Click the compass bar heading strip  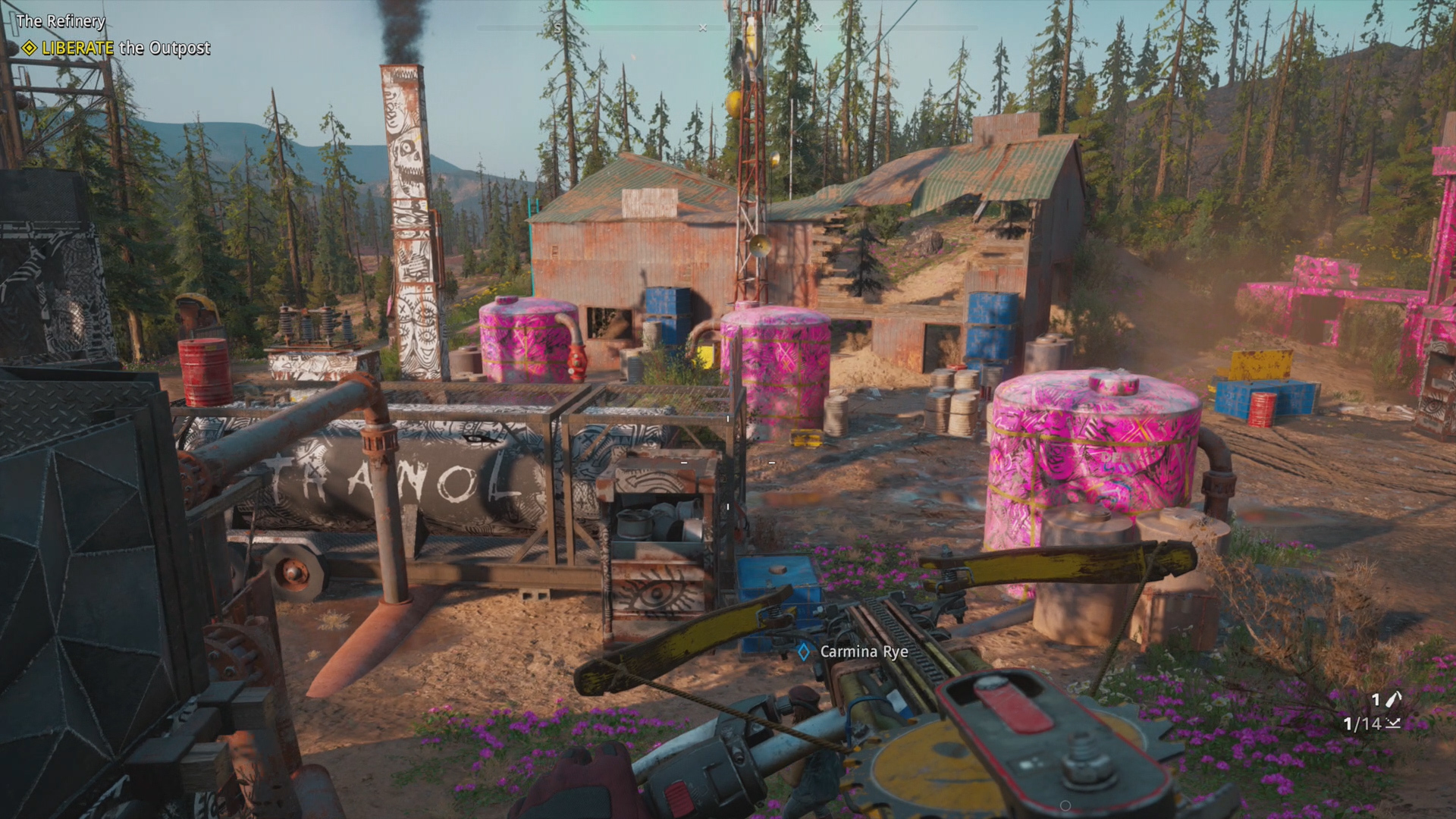726,28
